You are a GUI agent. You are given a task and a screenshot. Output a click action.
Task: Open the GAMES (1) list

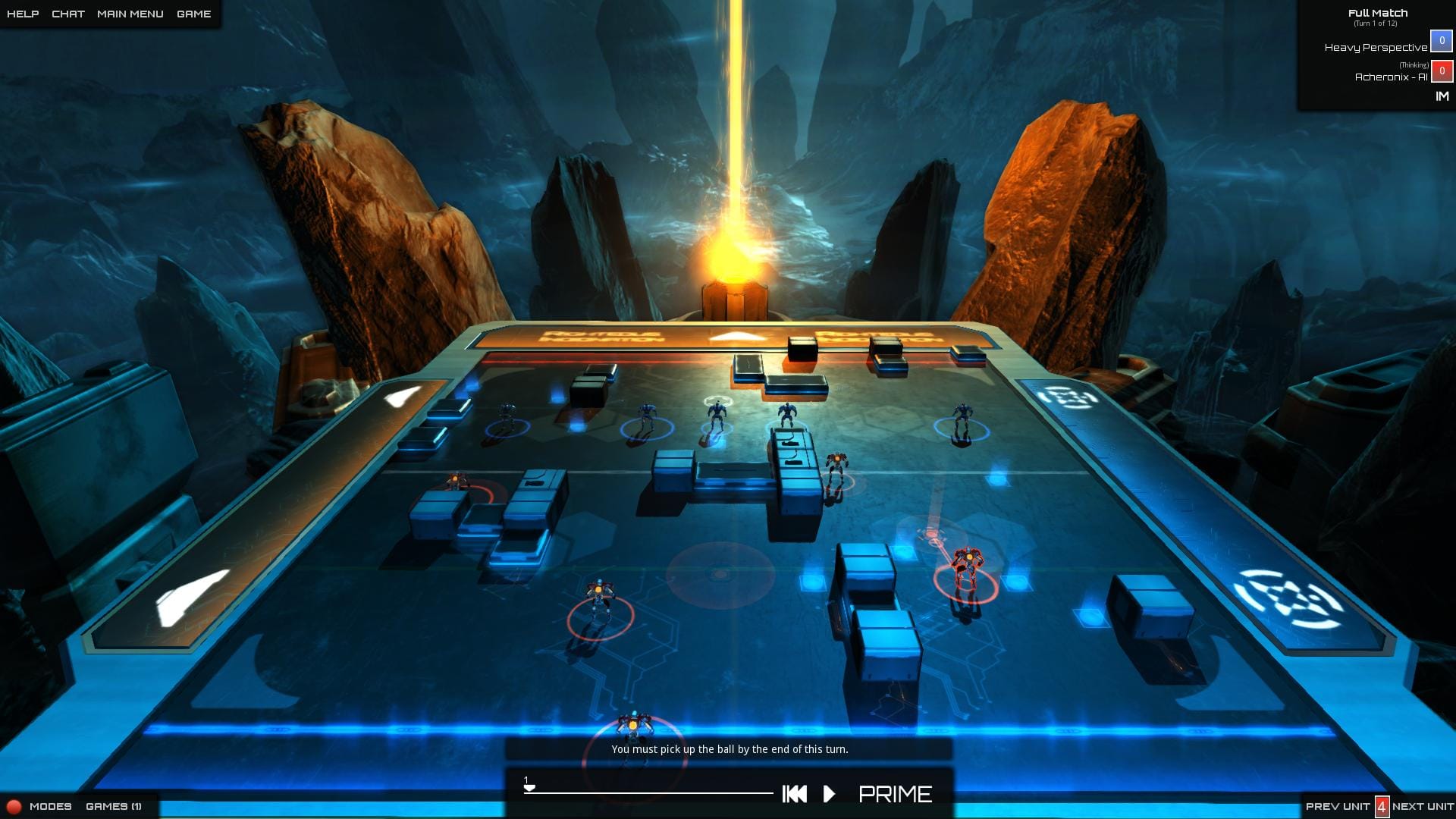(112, 807)
